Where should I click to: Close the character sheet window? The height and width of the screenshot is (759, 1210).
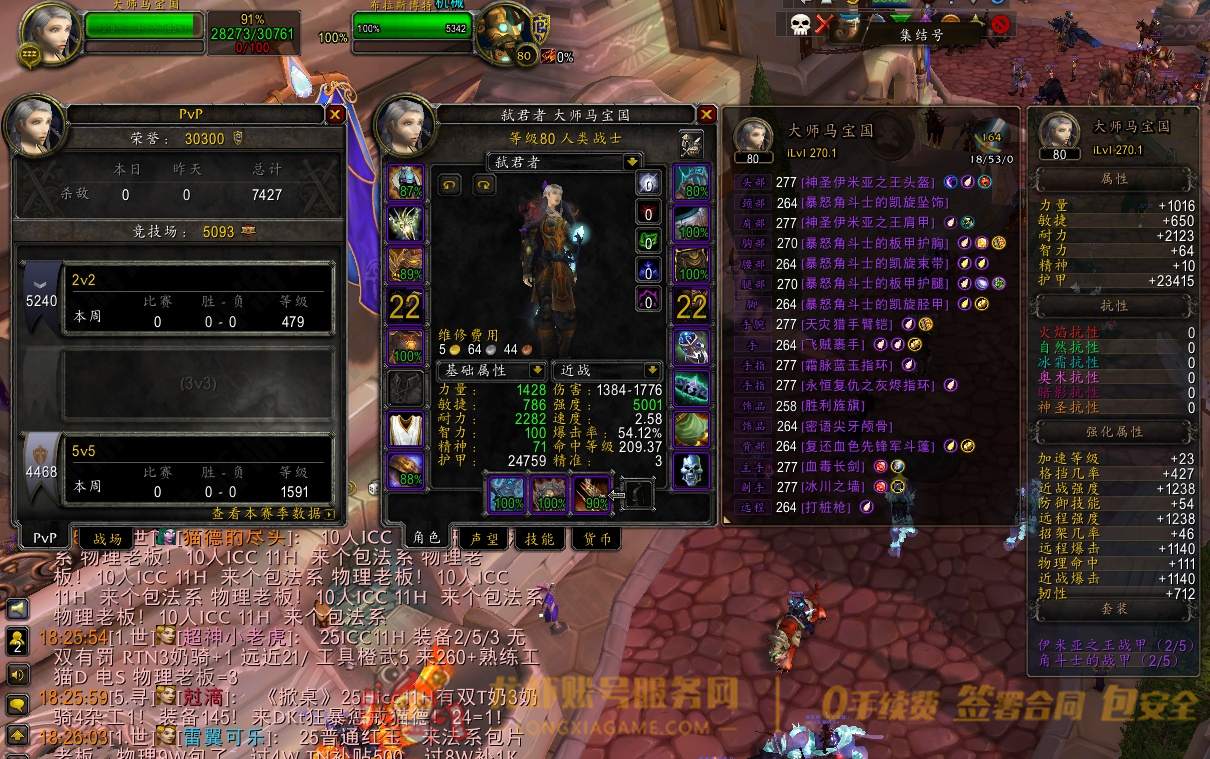(706, 115)
